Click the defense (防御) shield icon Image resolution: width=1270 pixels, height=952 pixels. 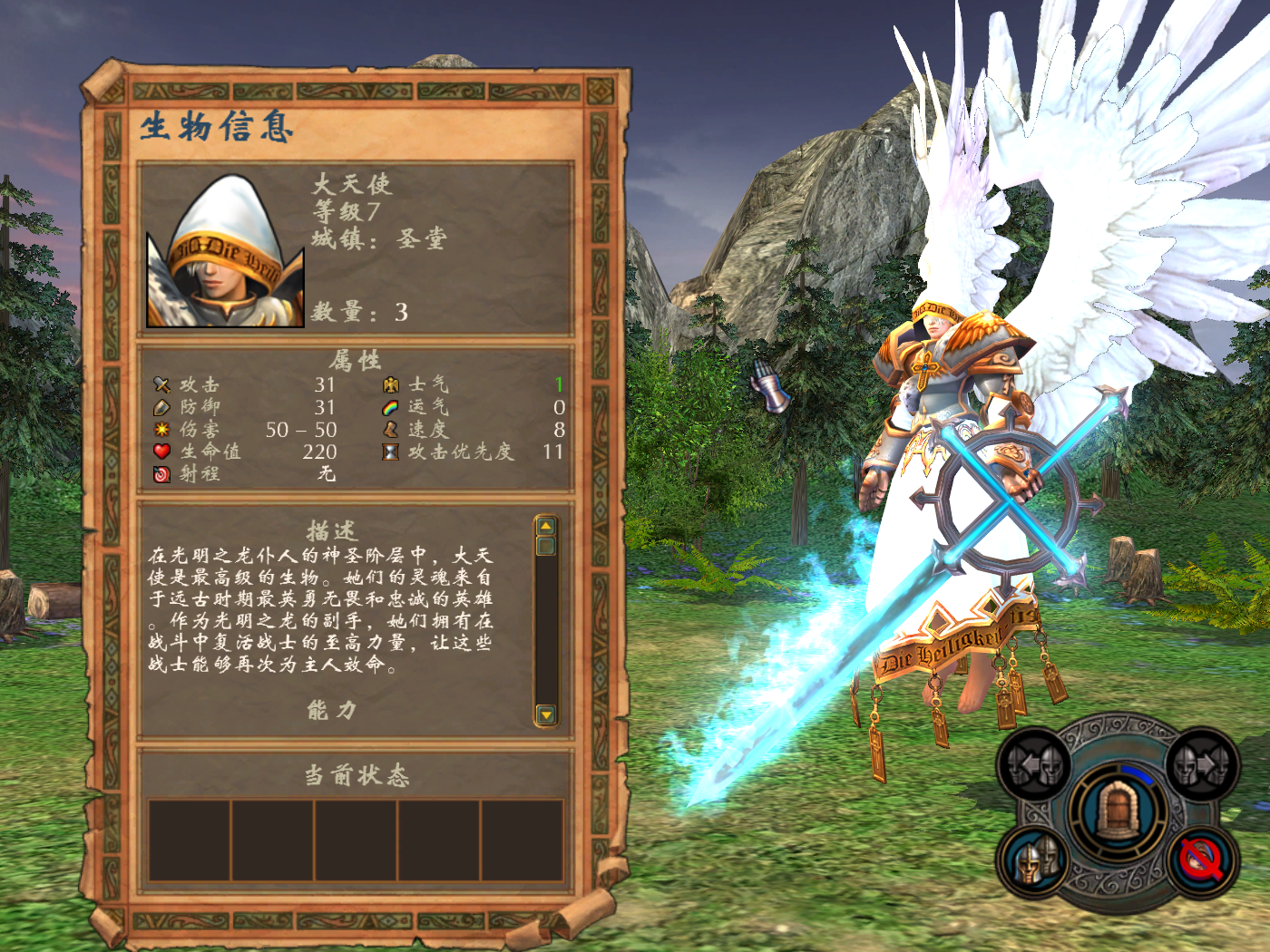click(161, 408)
